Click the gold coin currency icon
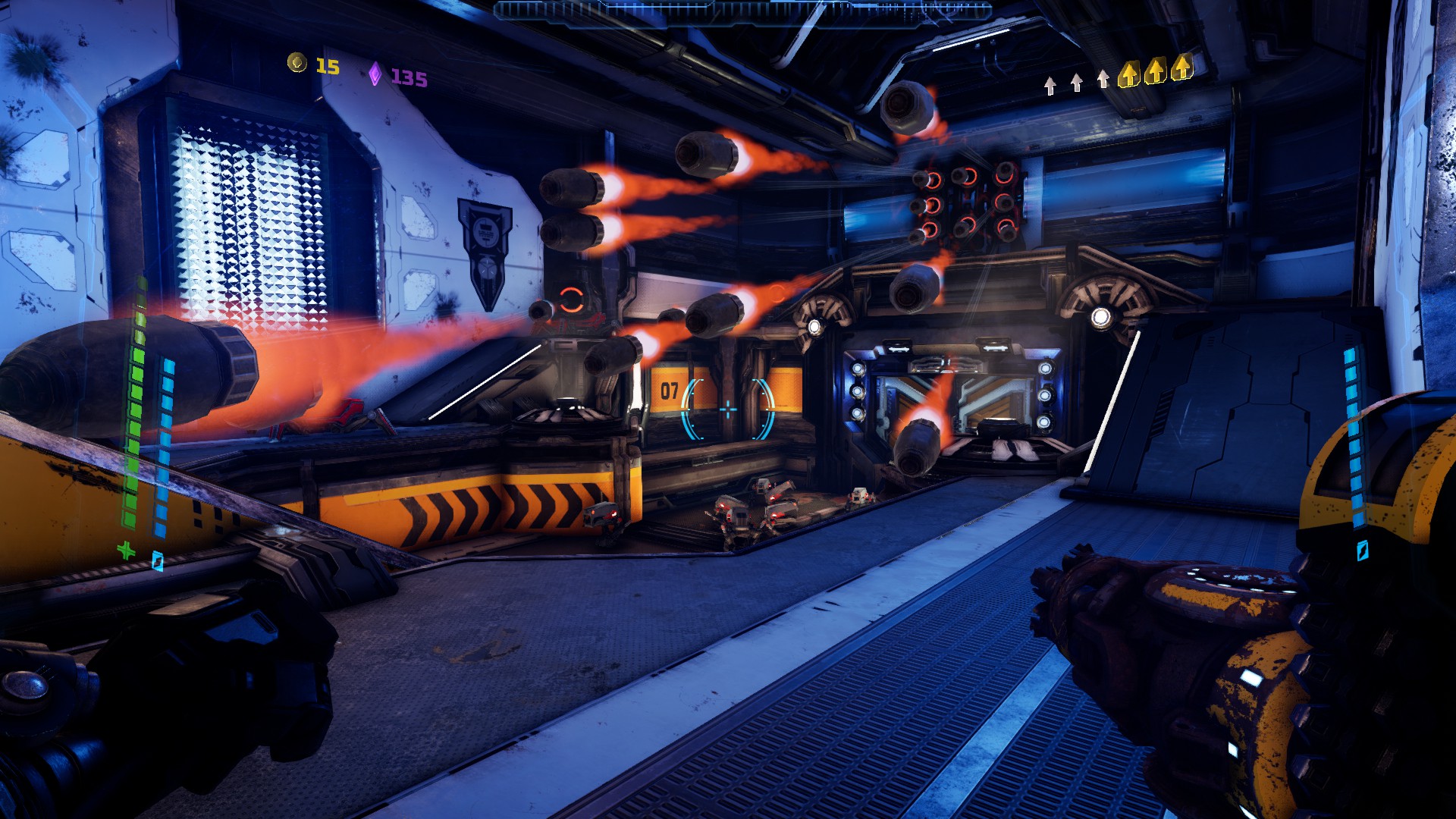Screen dimensions: 1456x819 297,64
